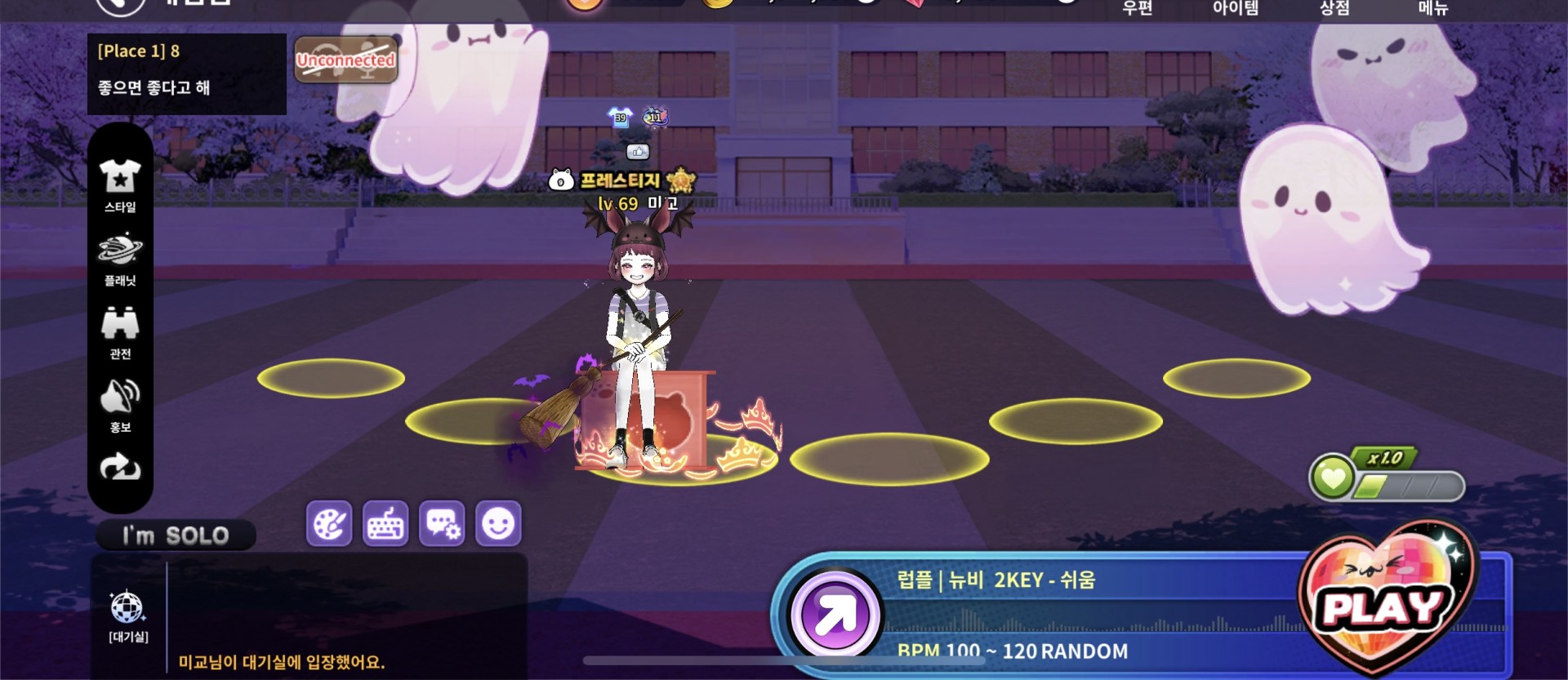Toggle the Unconnected voice chat button

pos(345,60)
